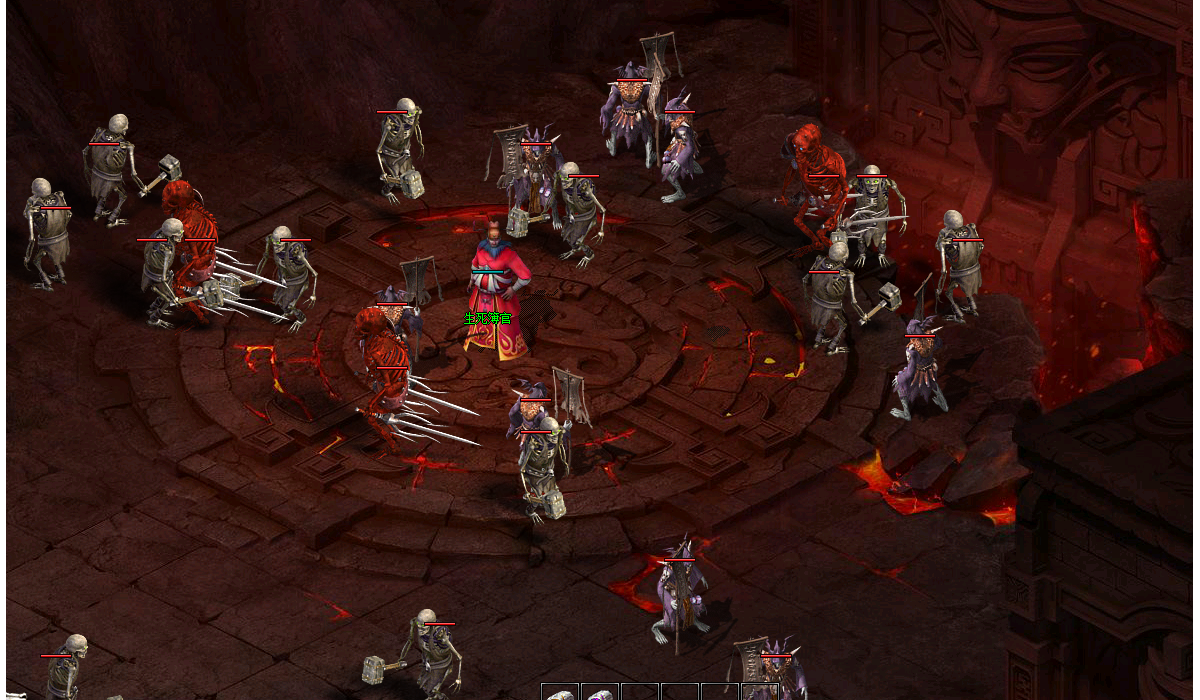The height and width of the screenshot is (700, 1200).
Task: Use the purple-marked scroll in the hotbar
Action: click(600, 694)
